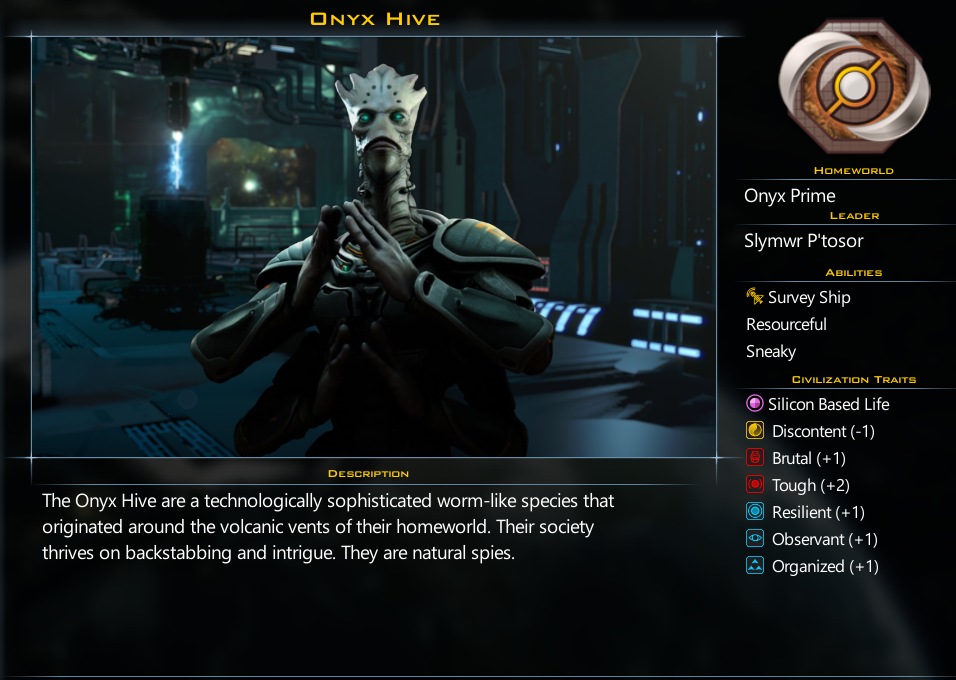Select the Silicon Based Life trait

[x=828, y=404]
